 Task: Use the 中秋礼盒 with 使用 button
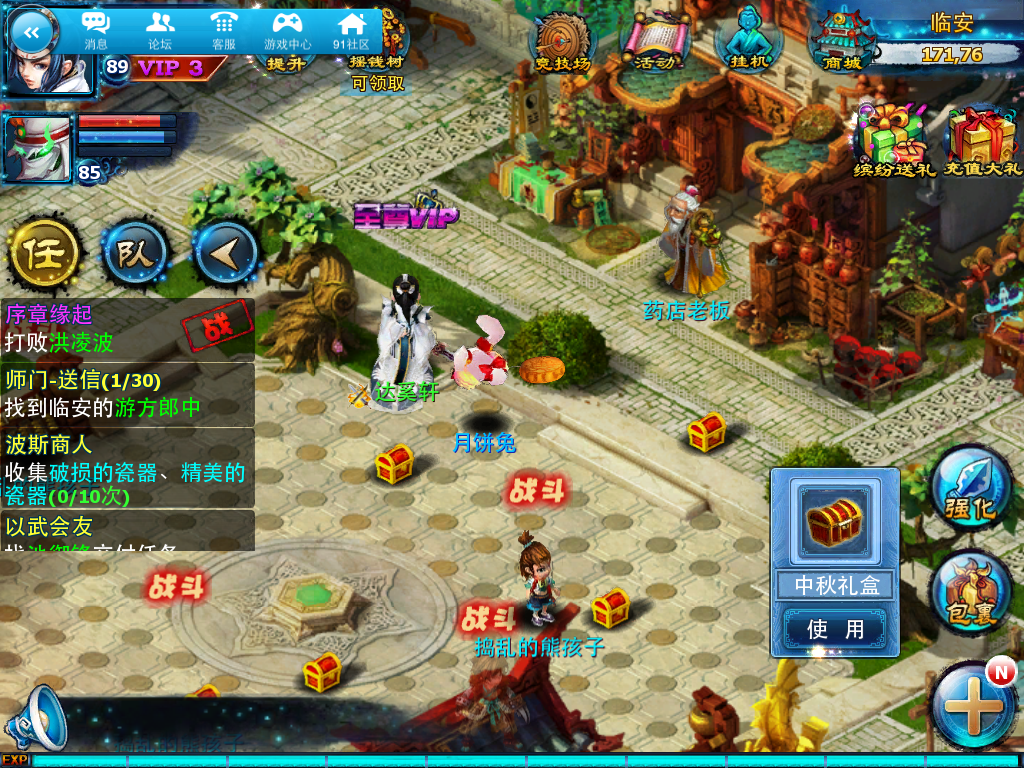(834, 629)
